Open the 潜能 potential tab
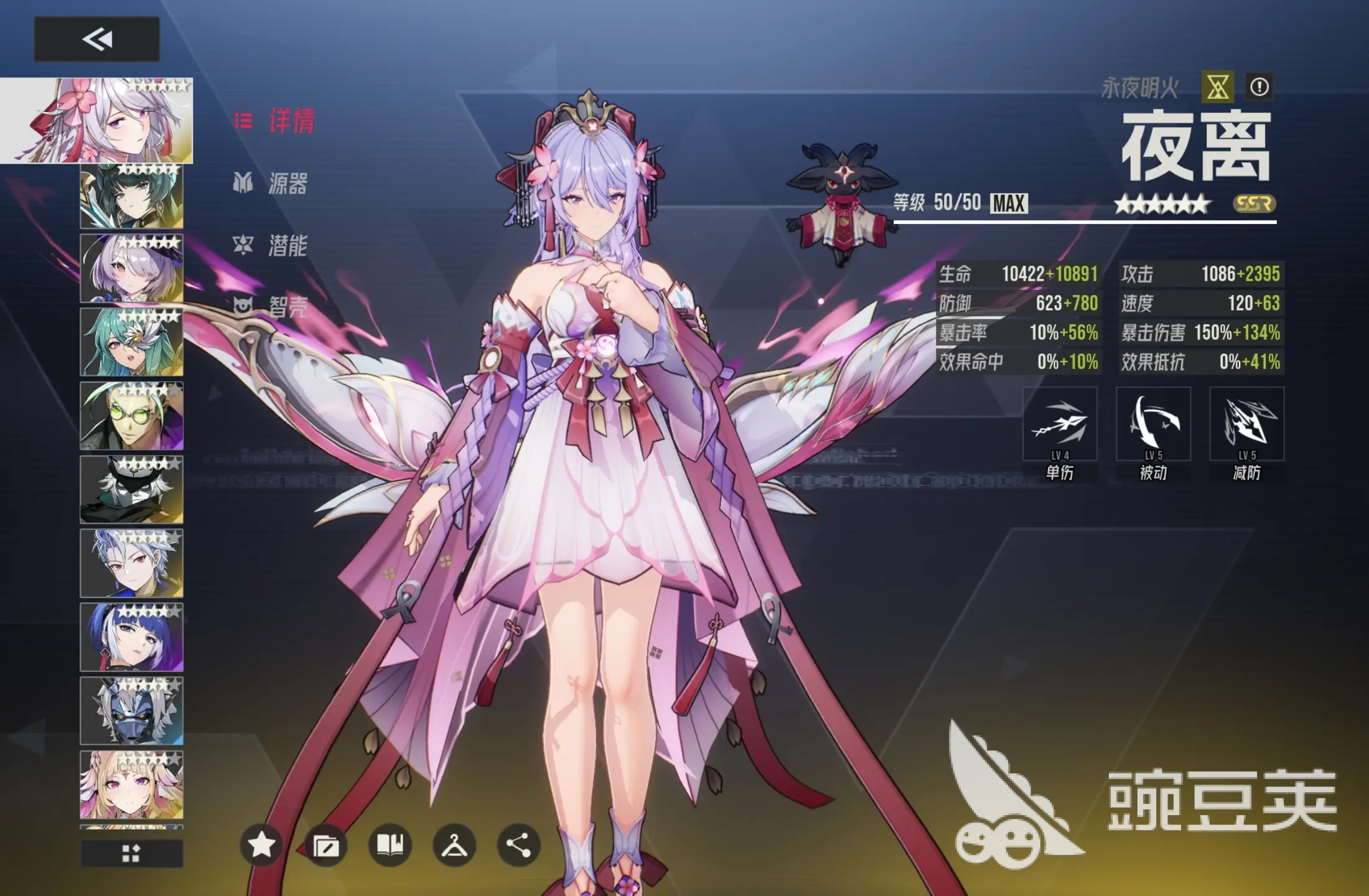Viewport: 1369px width, 896px height. coord(271,245)
